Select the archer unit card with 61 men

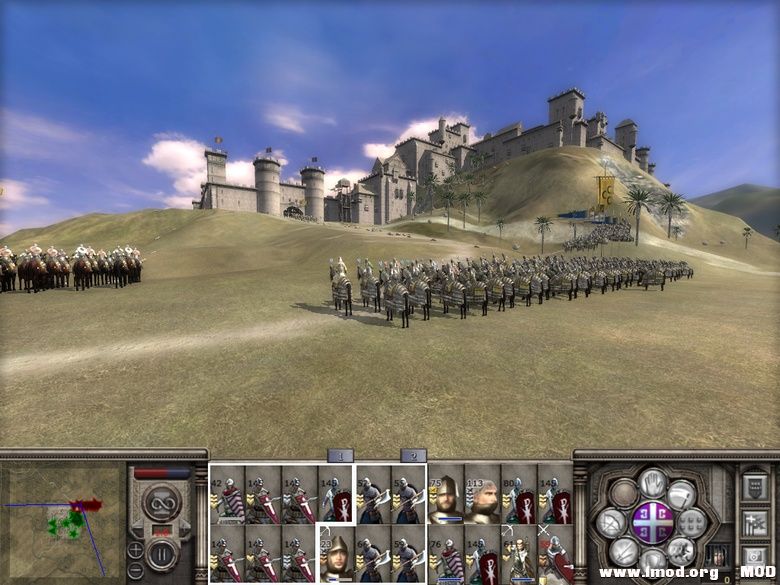coord(518,554)
